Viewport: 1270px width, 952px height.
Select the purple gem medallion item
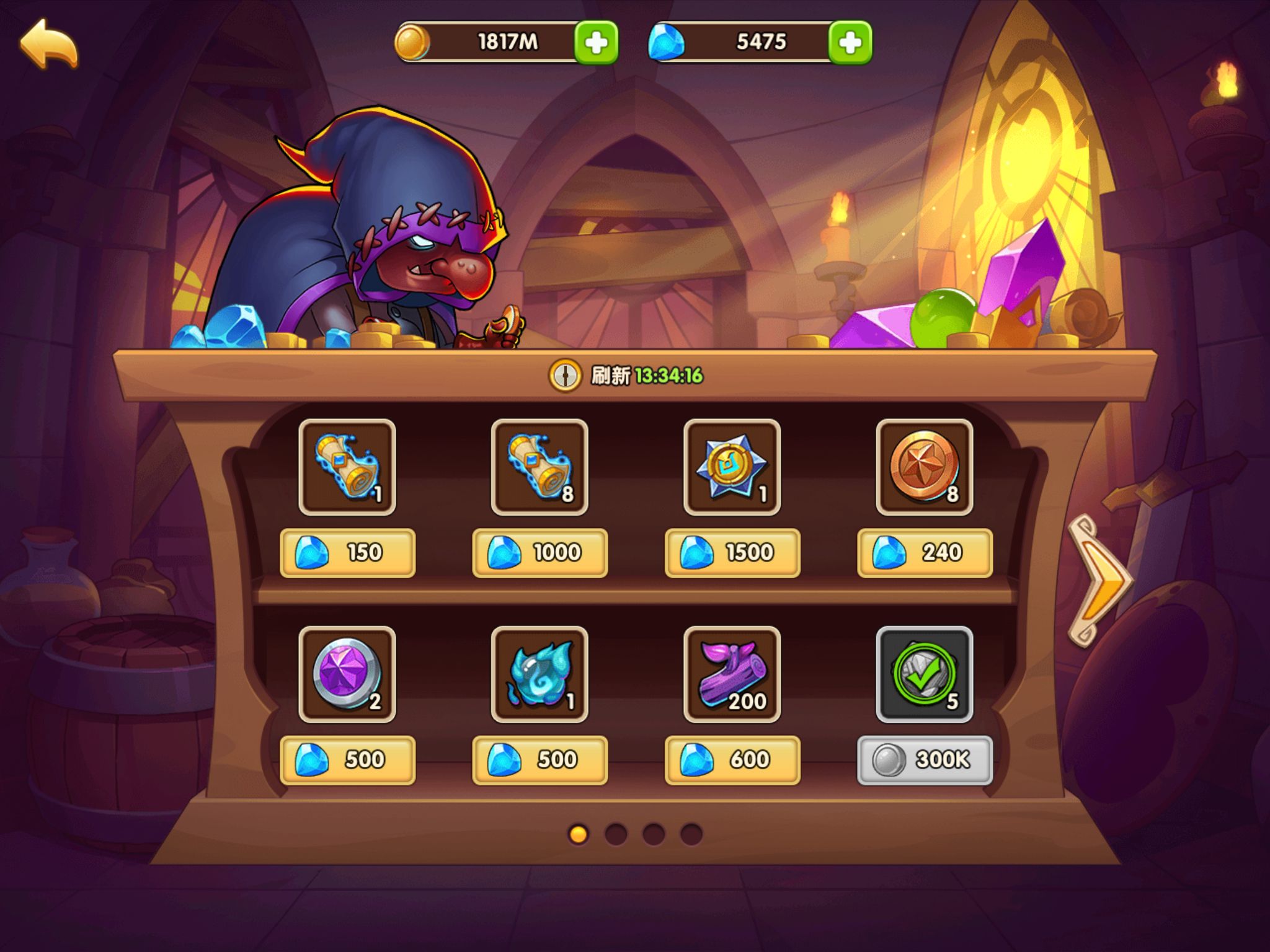347,674
